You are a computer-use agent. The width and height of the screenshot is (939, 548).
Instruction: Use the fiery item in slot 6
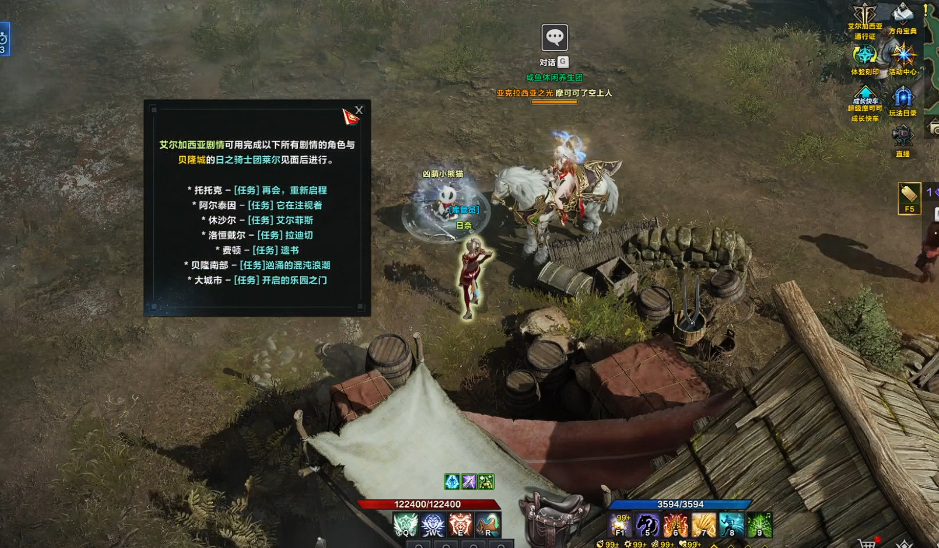(x=677, y=525)
